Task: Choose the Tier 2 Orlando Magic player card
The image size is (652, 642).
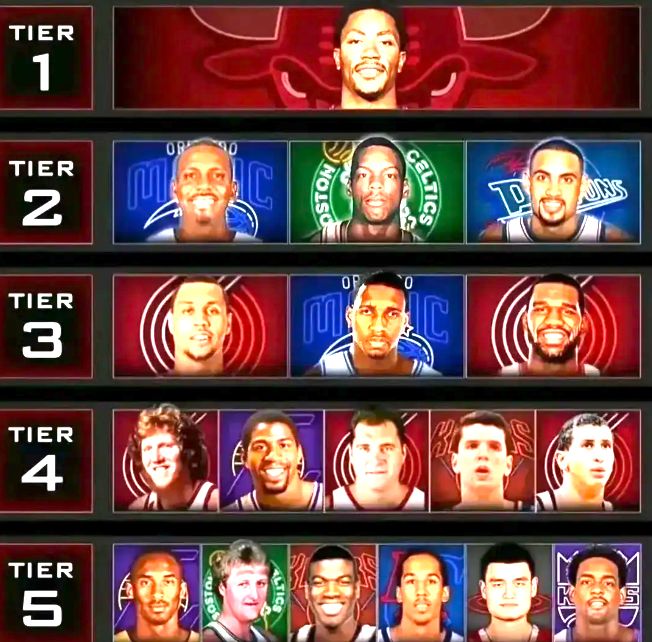Action: click(200, 192)
